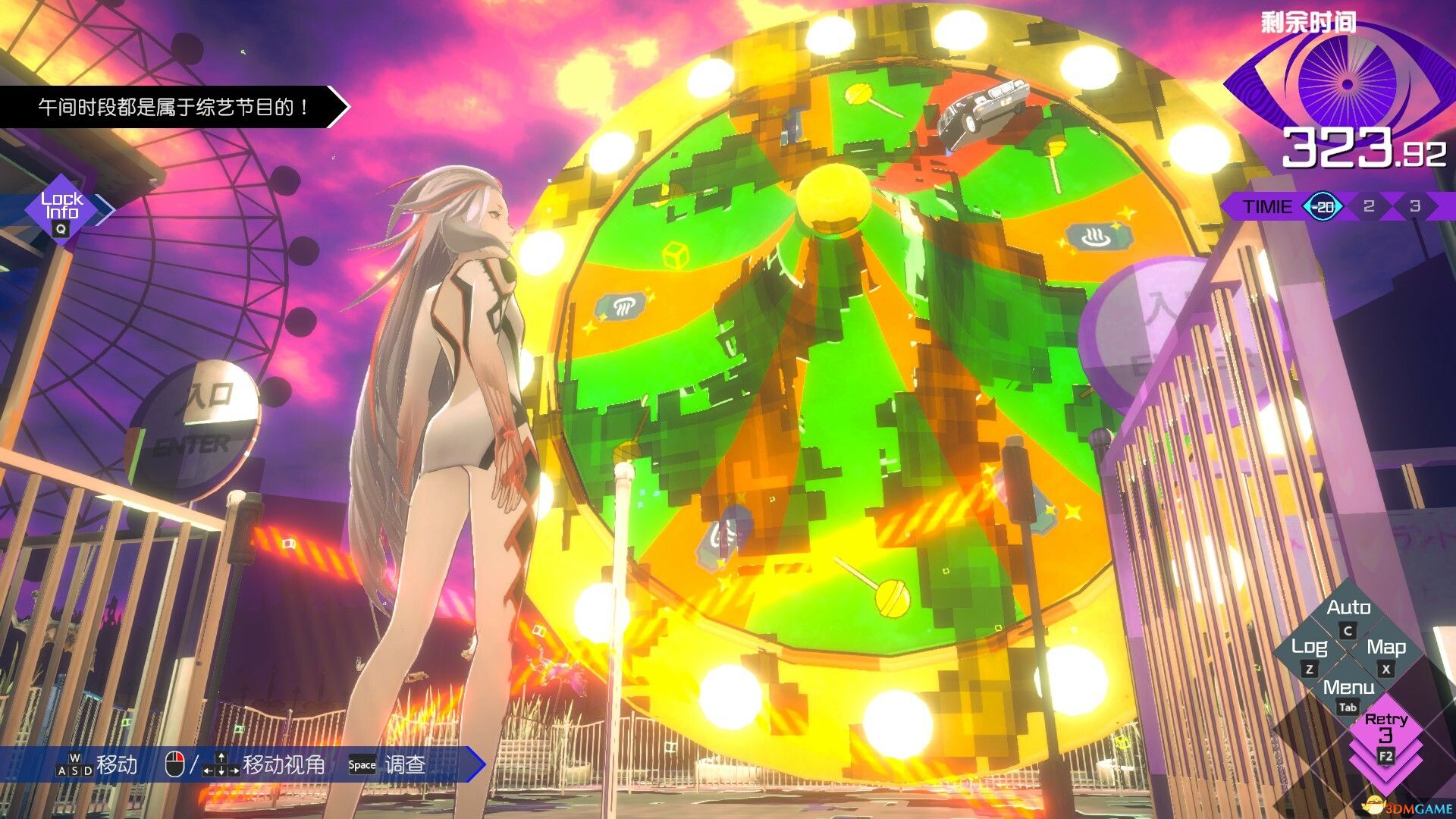Click the Space key prompt for 调查

[x=362, y=765]
